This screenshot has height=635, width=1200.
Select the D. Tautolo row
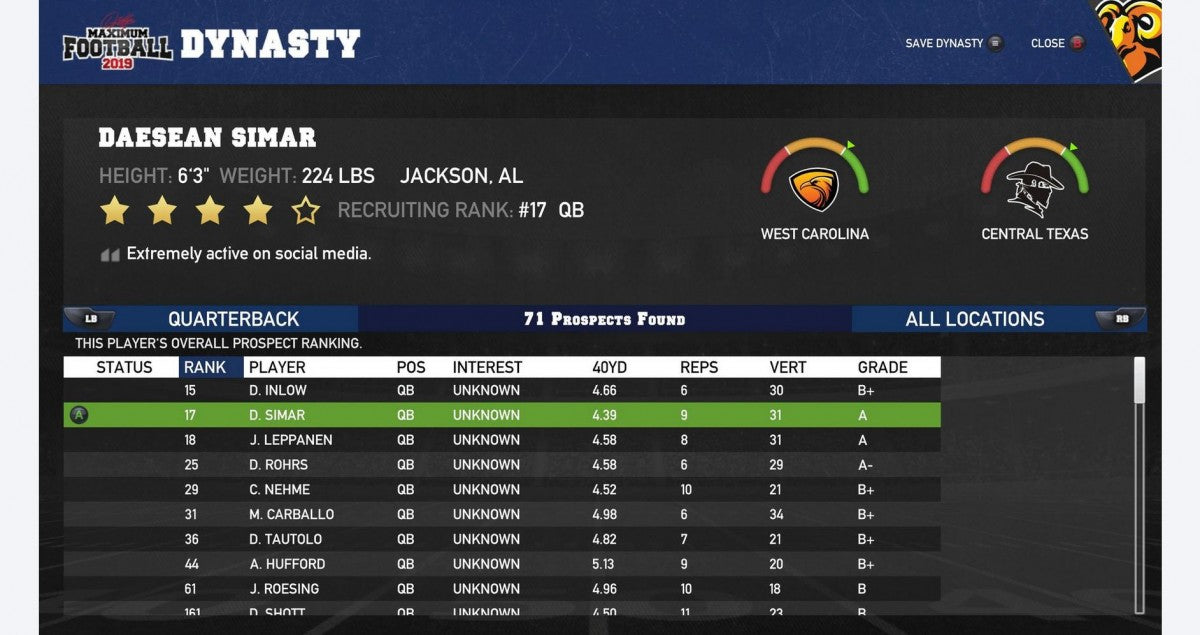pos(500,539)
